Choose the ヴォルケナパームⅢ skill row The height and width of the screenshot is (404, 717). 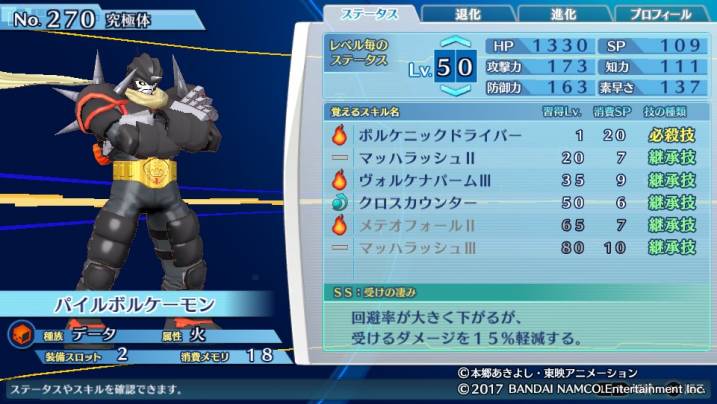514,180
